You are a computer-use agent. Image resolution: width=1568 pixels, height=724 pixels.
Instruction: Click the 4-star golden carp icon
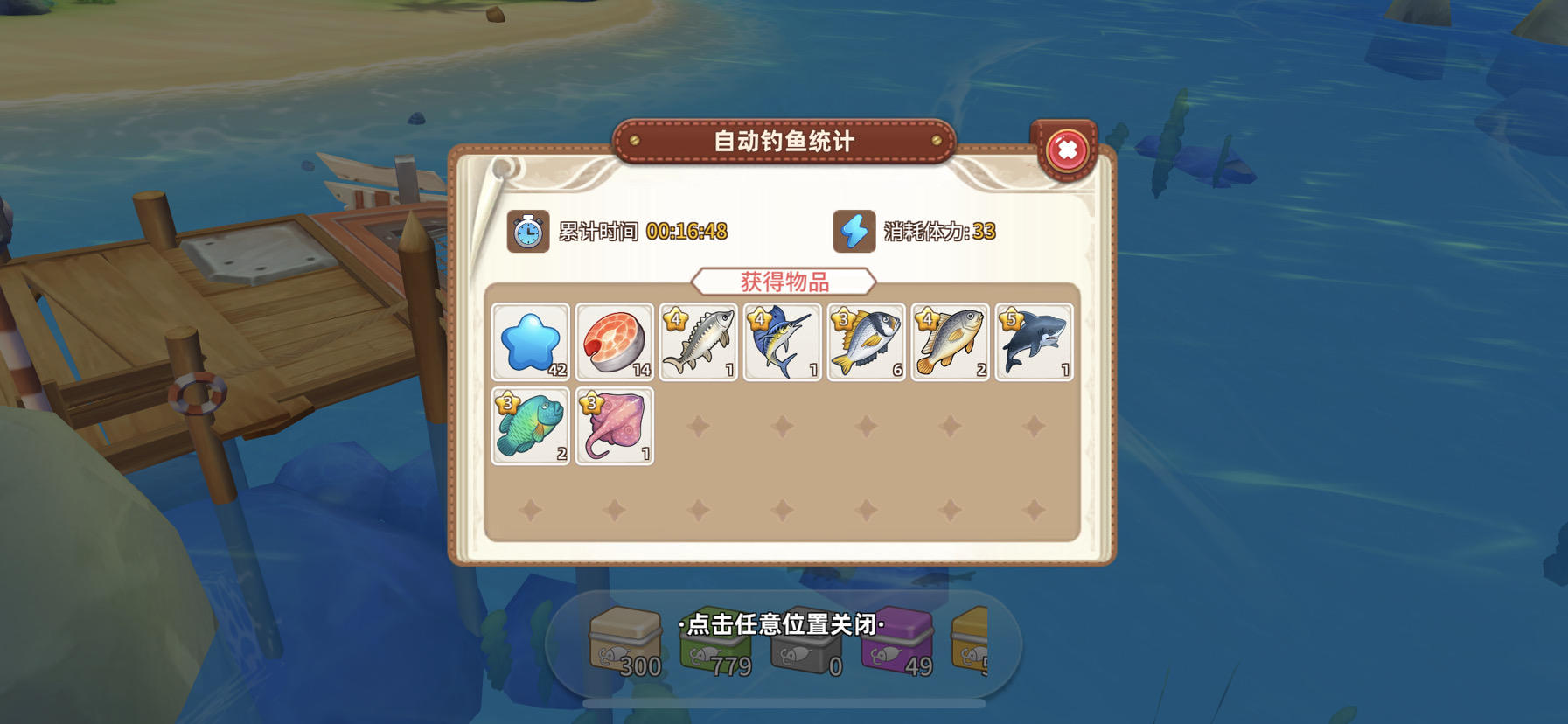coord(950,341)
